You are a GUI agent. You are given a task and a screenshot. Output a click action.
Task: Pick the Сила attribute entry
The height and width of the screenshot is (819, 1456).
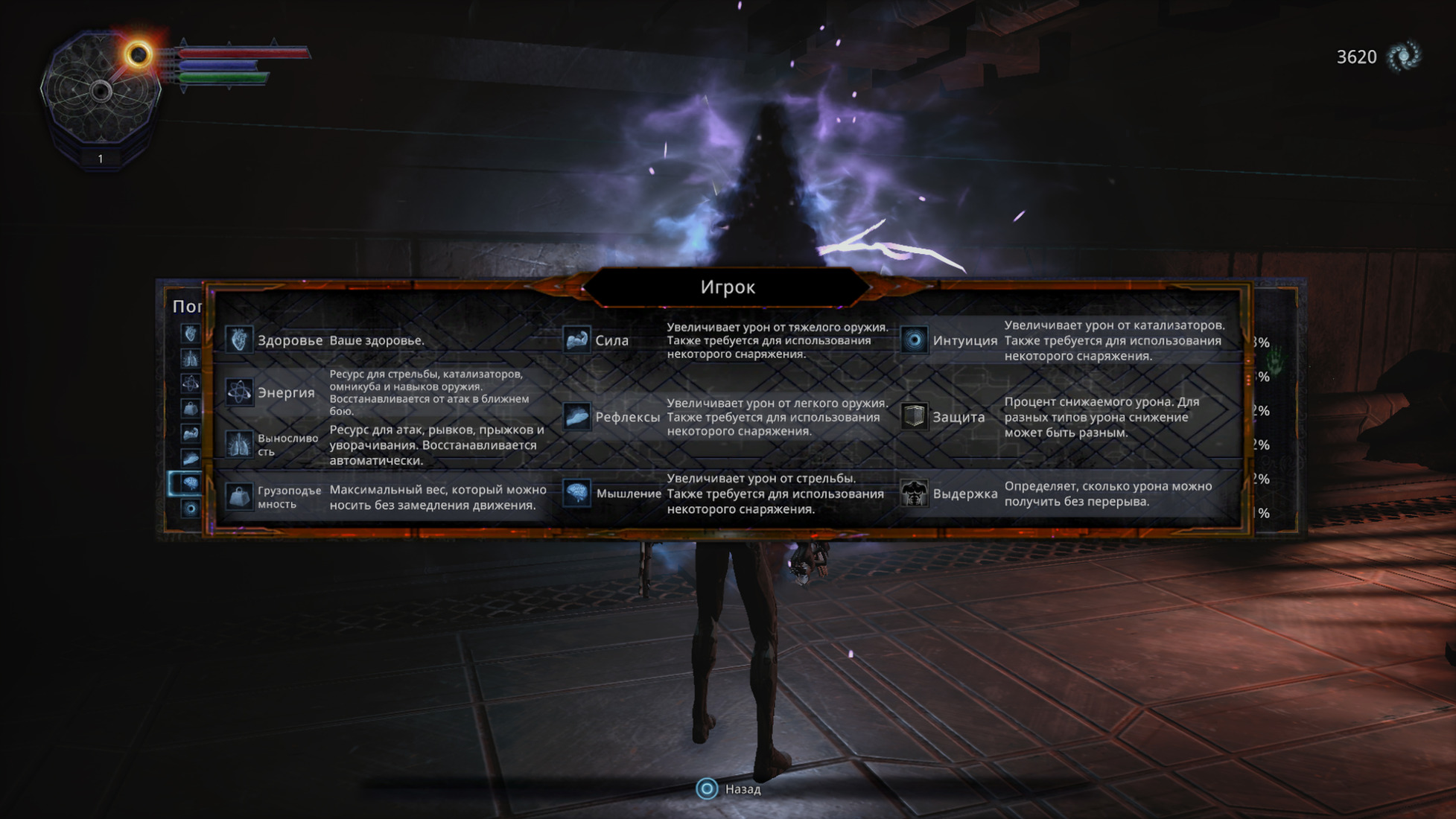pos(611,340)
